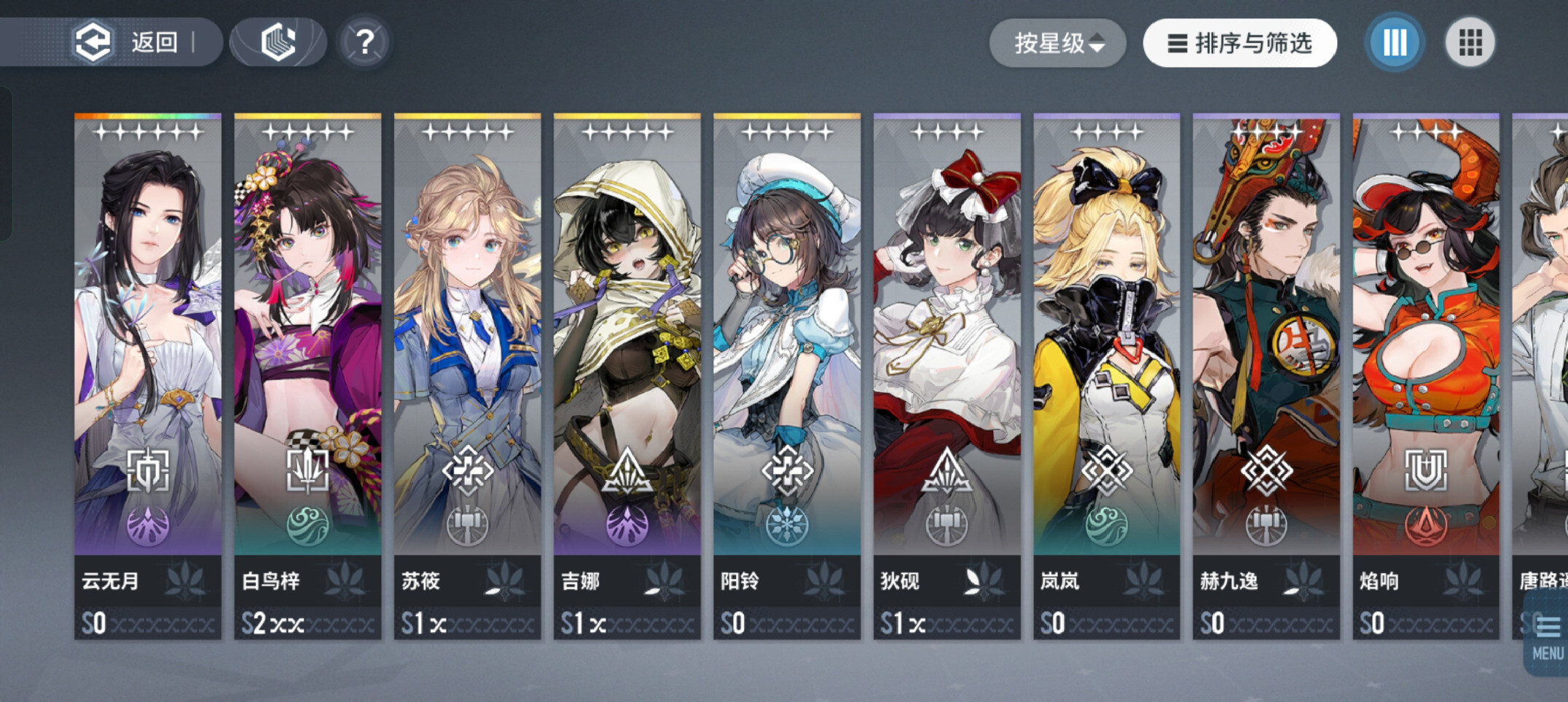
Task: Expand the MENU side button
Action: pos(1548,635)
